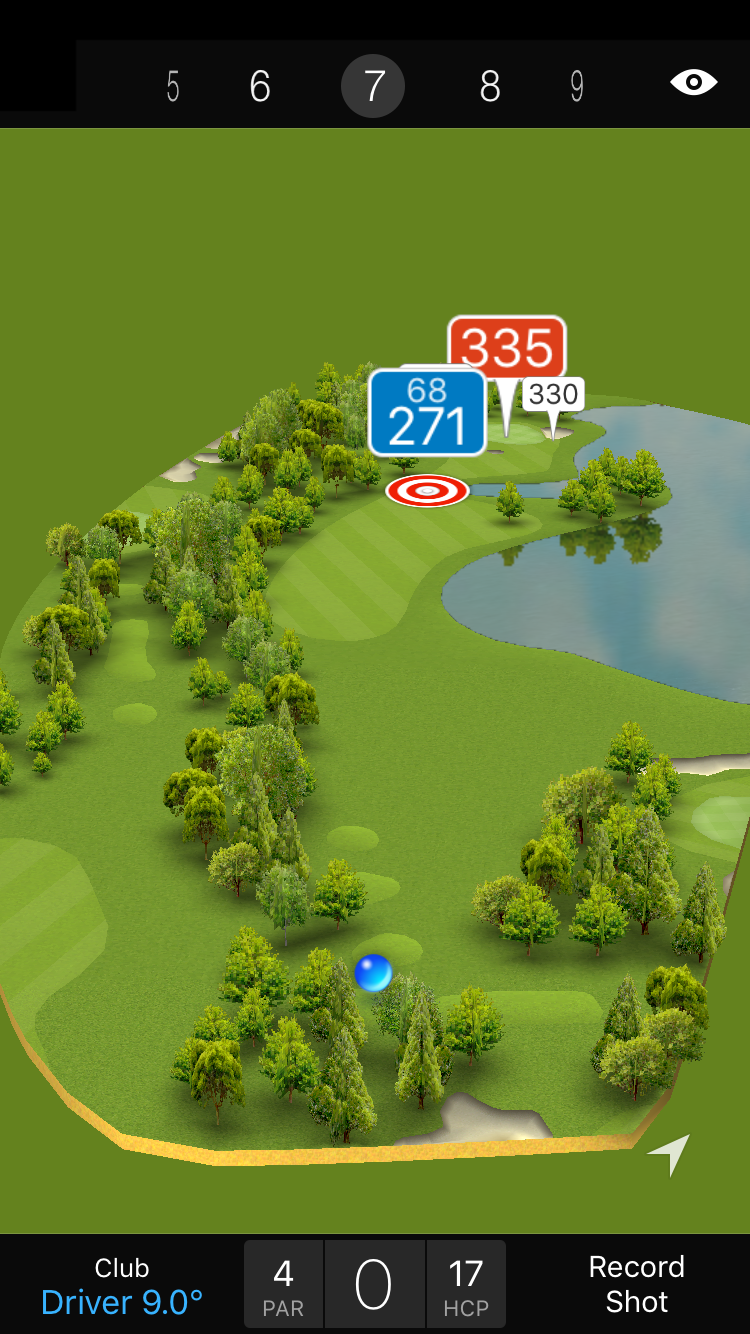Change the Driver 9.0° club selection
750x1334 pixels.
point(122,1286)
